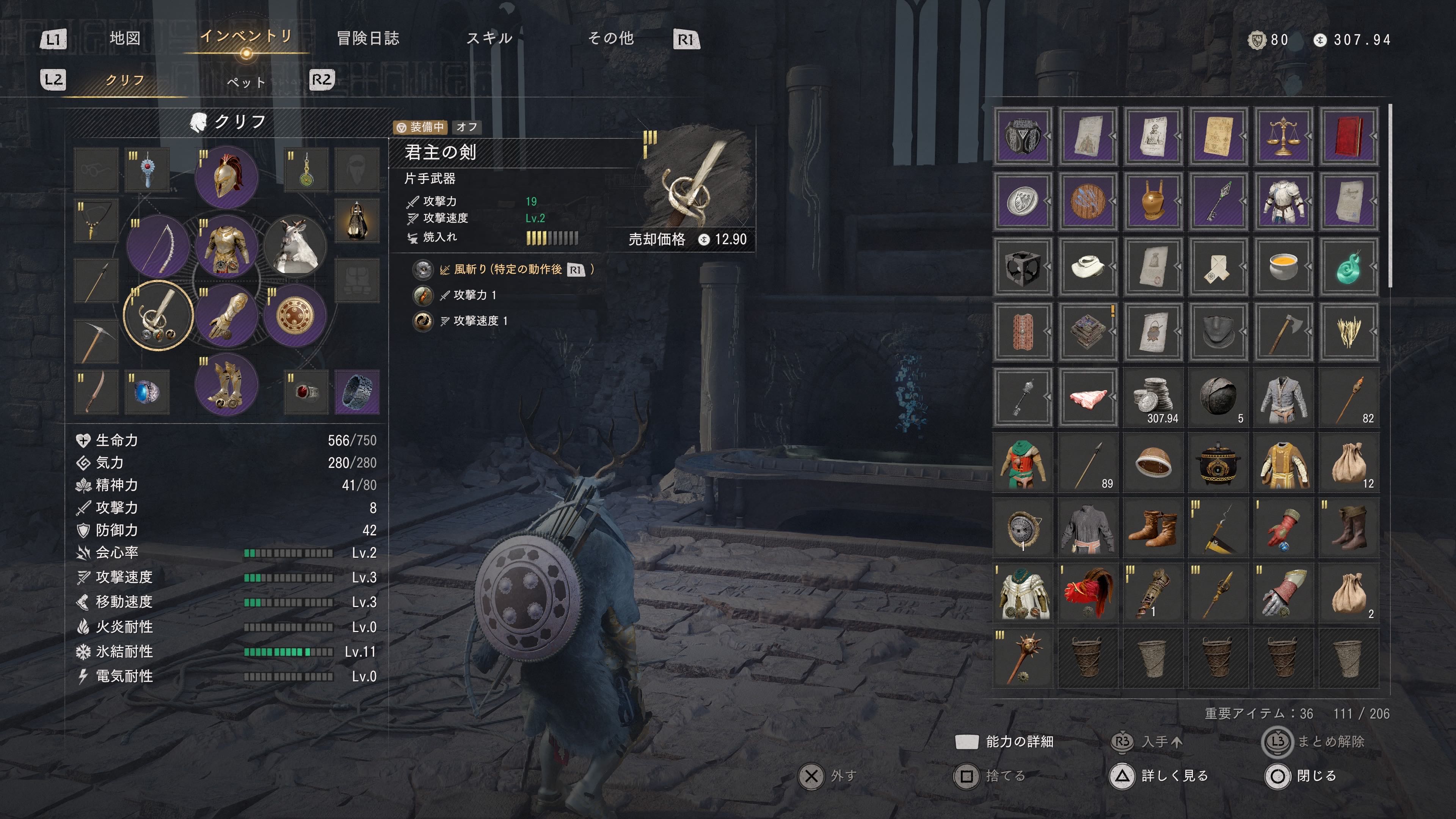Select the teal spiral pendant item
The image size is (1456, 819).
pyautogui.click(x=1348, y=267)
